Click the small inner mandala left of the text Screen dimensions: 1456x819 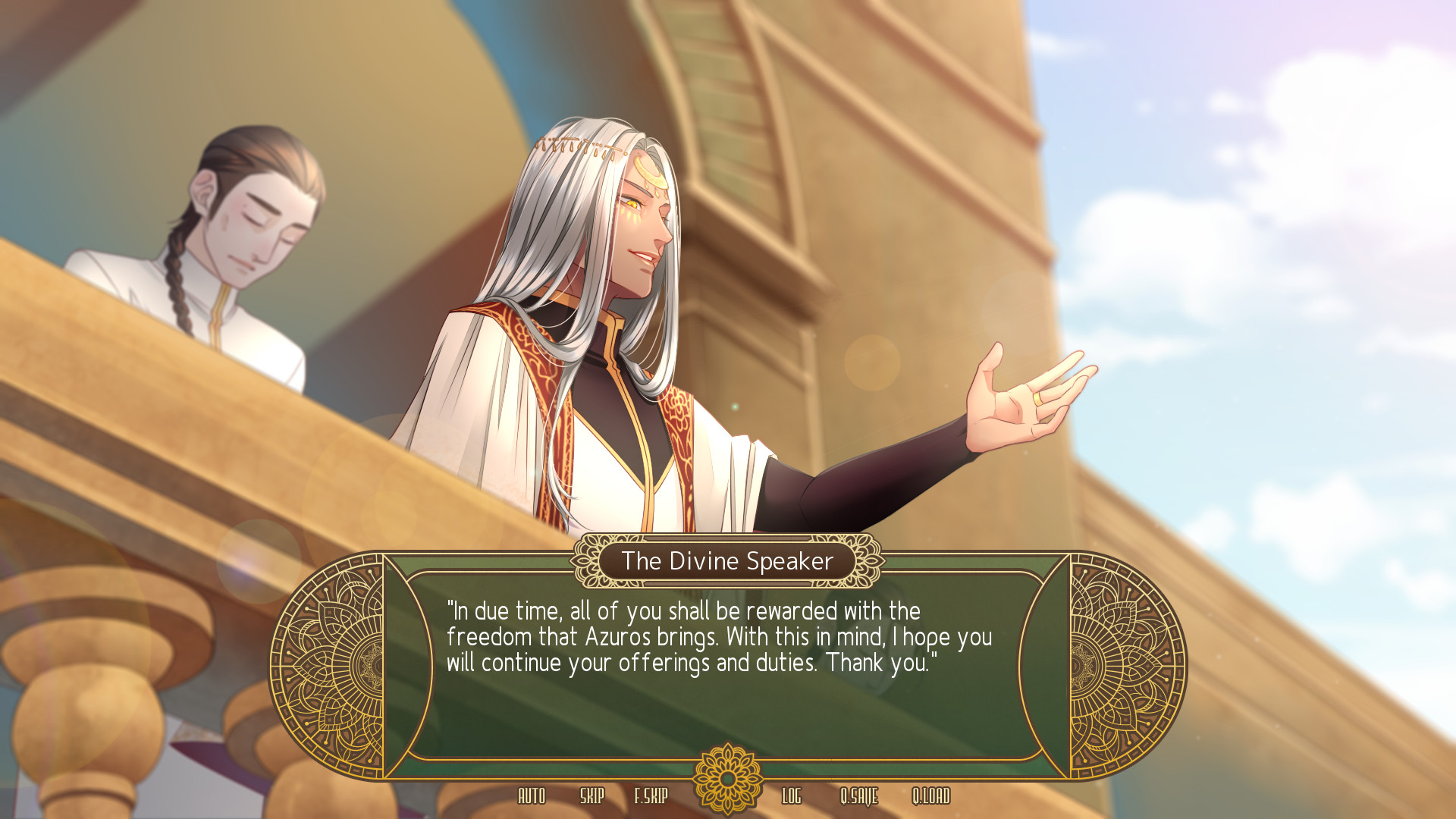(377, 664)
